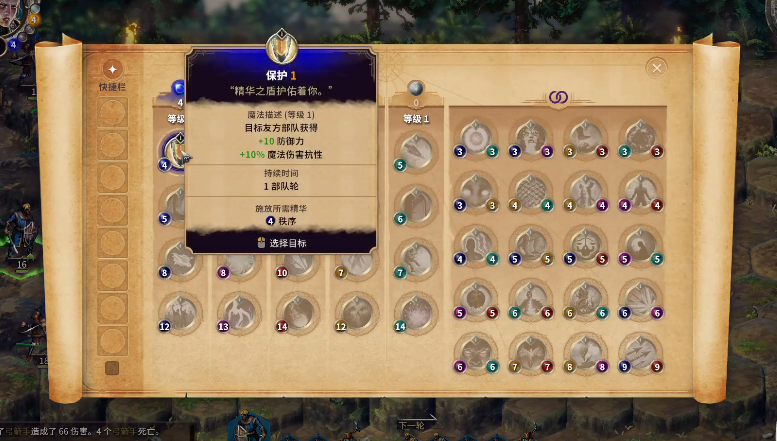The image size is (777, 441).
Task: Choose the spell with a teal 7 cost
Action: point(413,258)
